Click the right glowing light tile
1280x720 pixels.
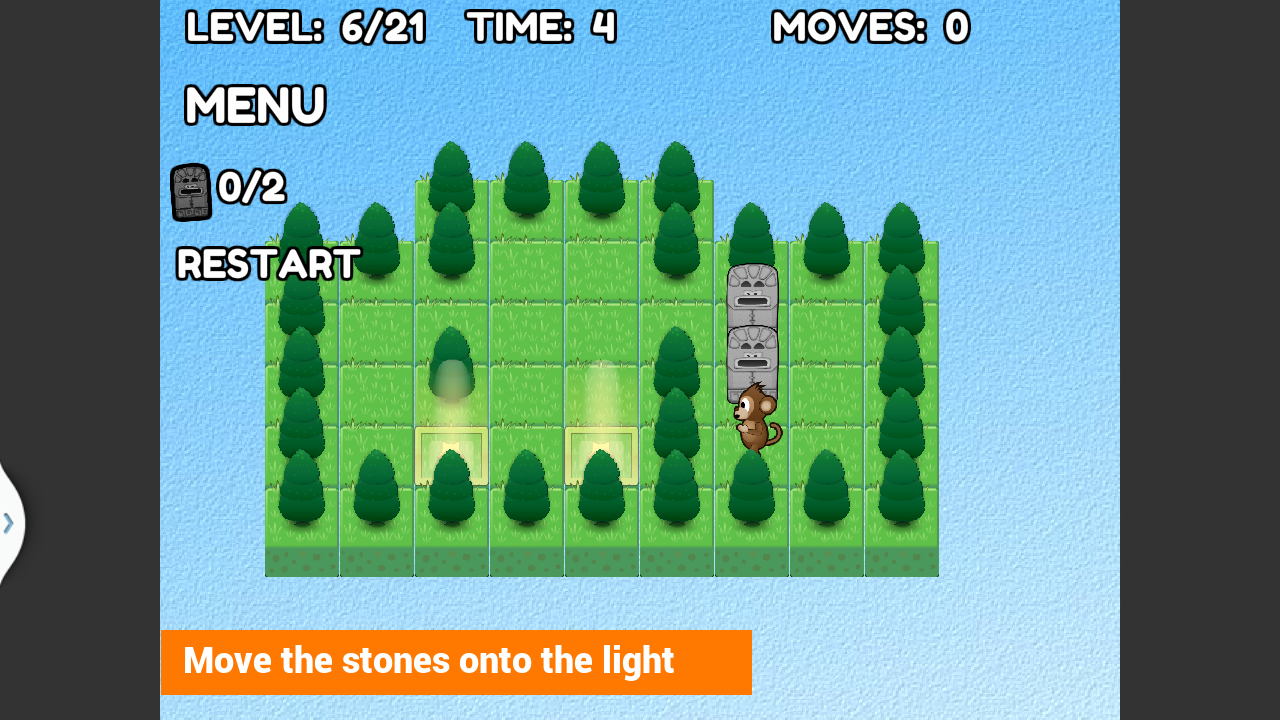tap(601, 455)
